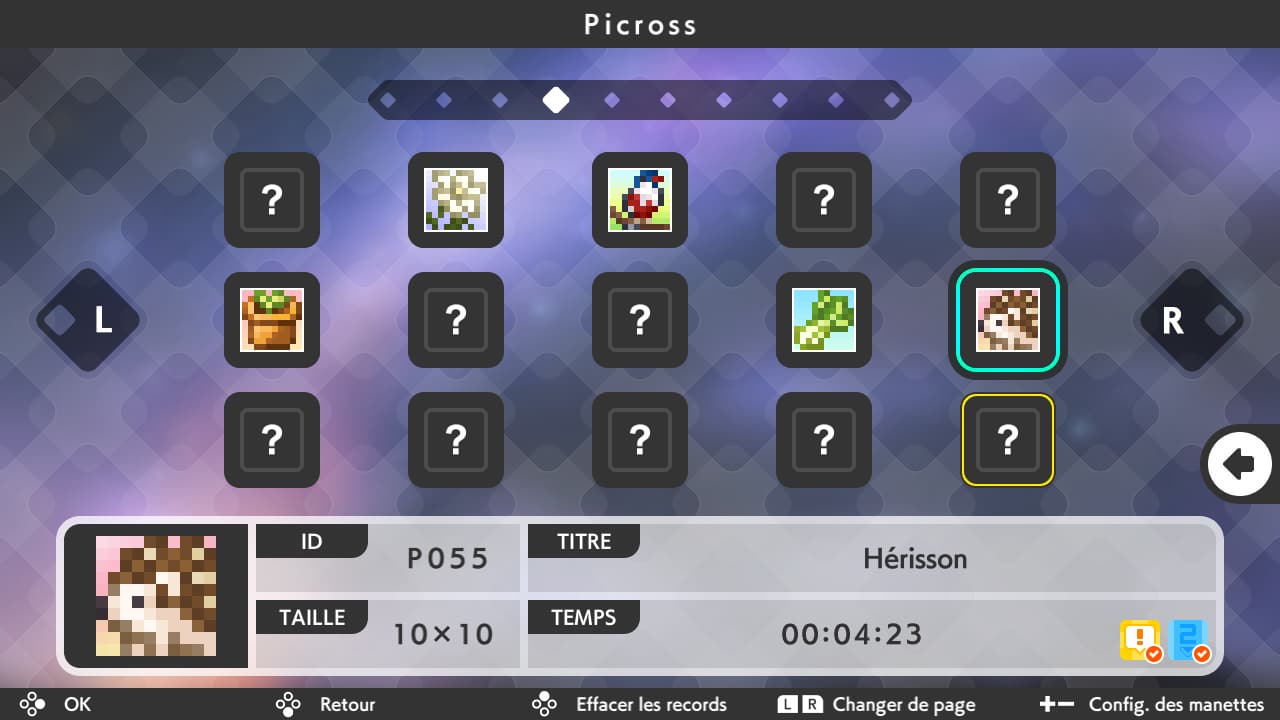Select the hedgehog puzzle thumbnail
1280x720 pixels.
pyautogui.click(x=1007, y=320)
